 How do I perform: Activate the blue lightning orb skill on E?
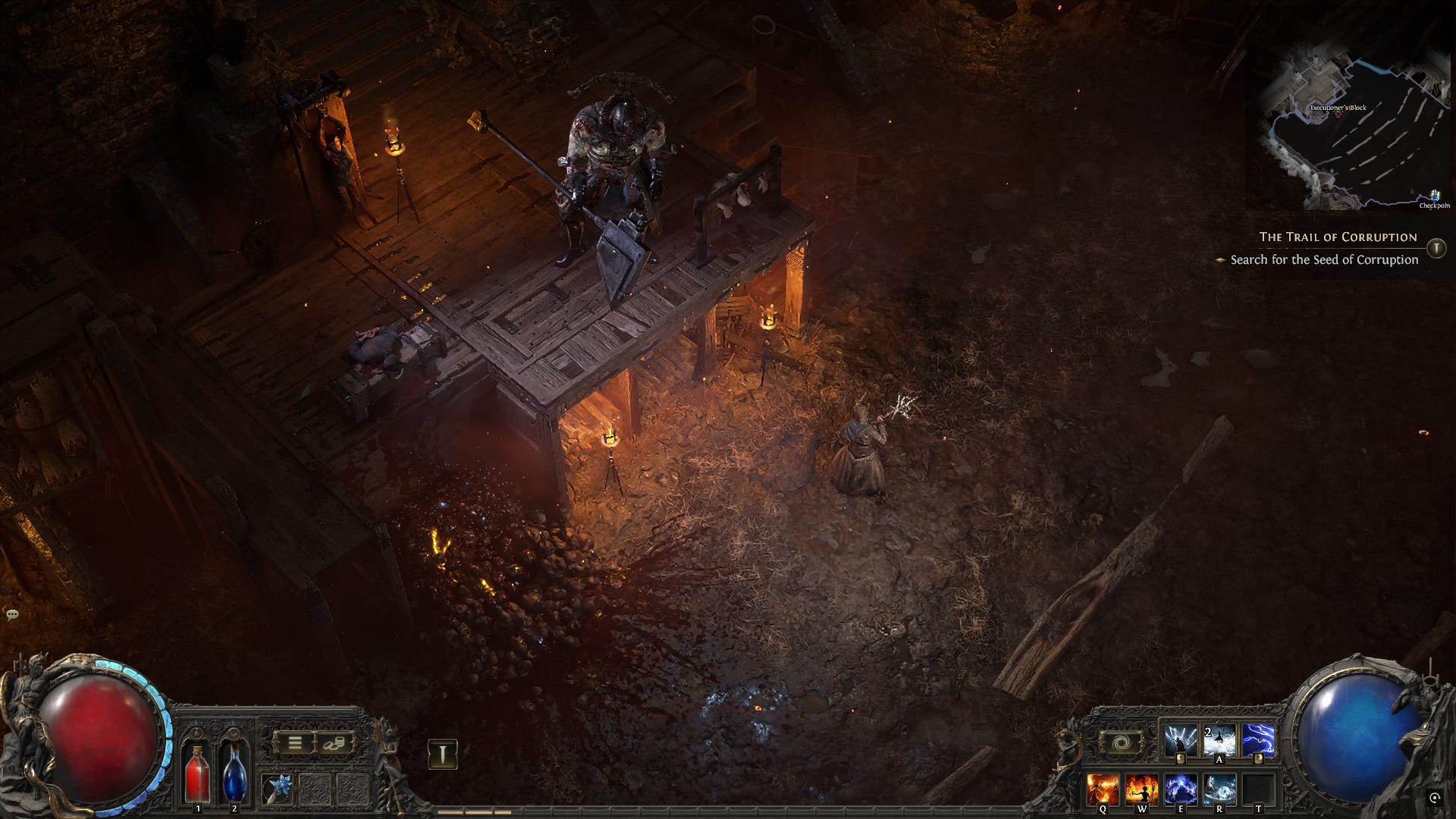pyautogui.click(x=1181, y=790)
